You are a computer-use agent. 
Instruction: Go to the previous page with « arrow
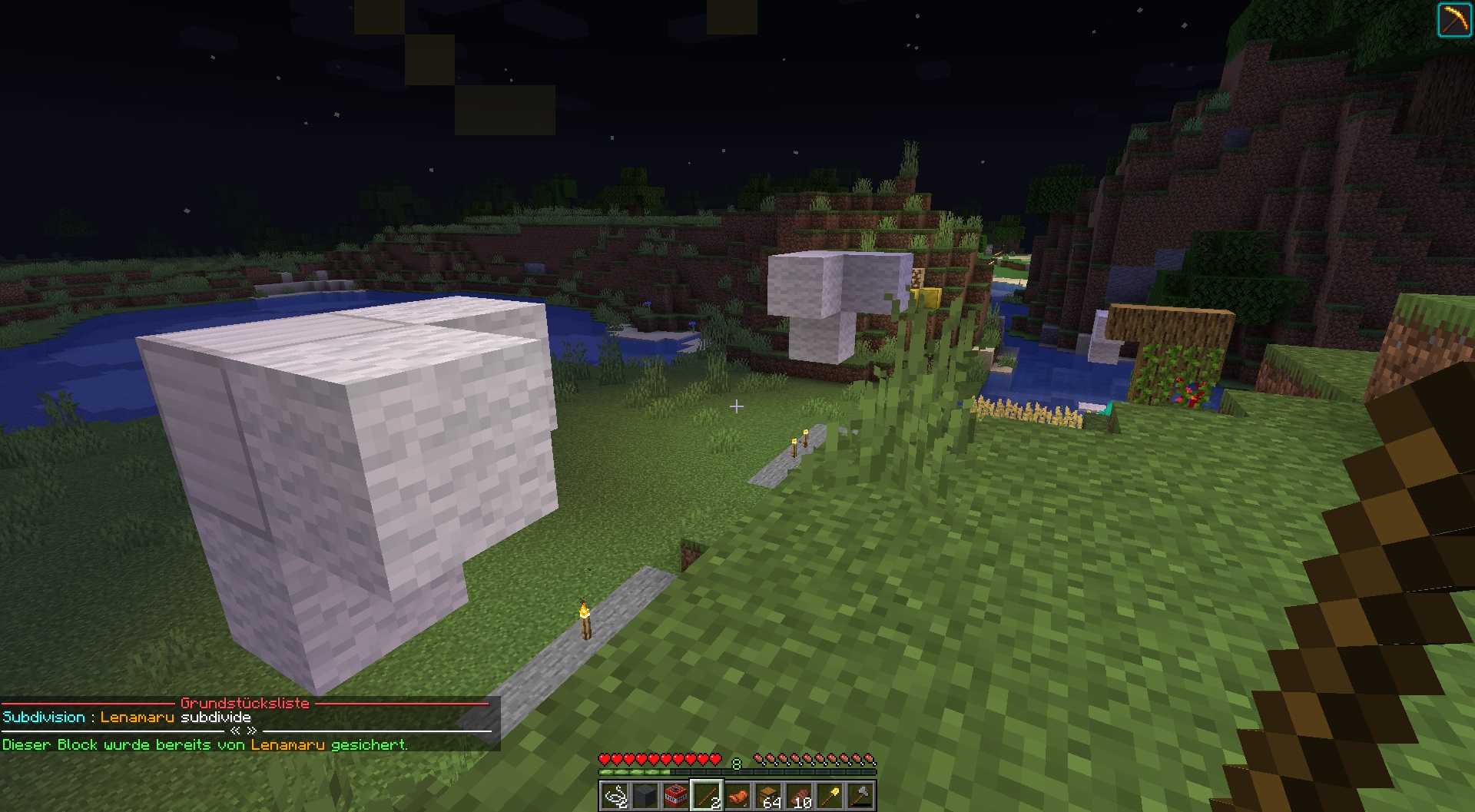[236, 731]
